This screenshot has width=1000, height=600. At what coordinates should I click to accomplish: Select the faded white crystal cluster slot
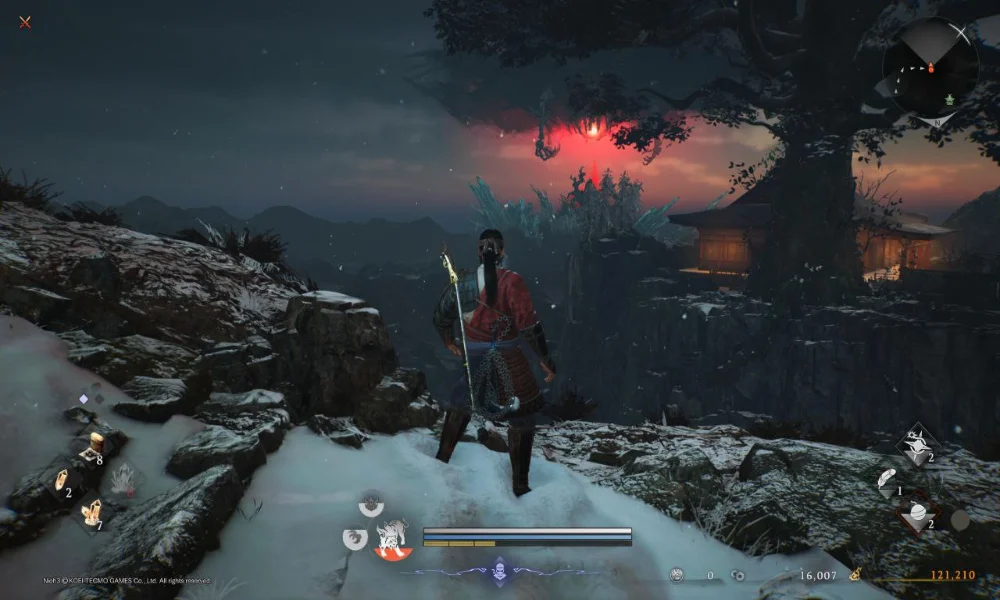[x=124, y=480]
